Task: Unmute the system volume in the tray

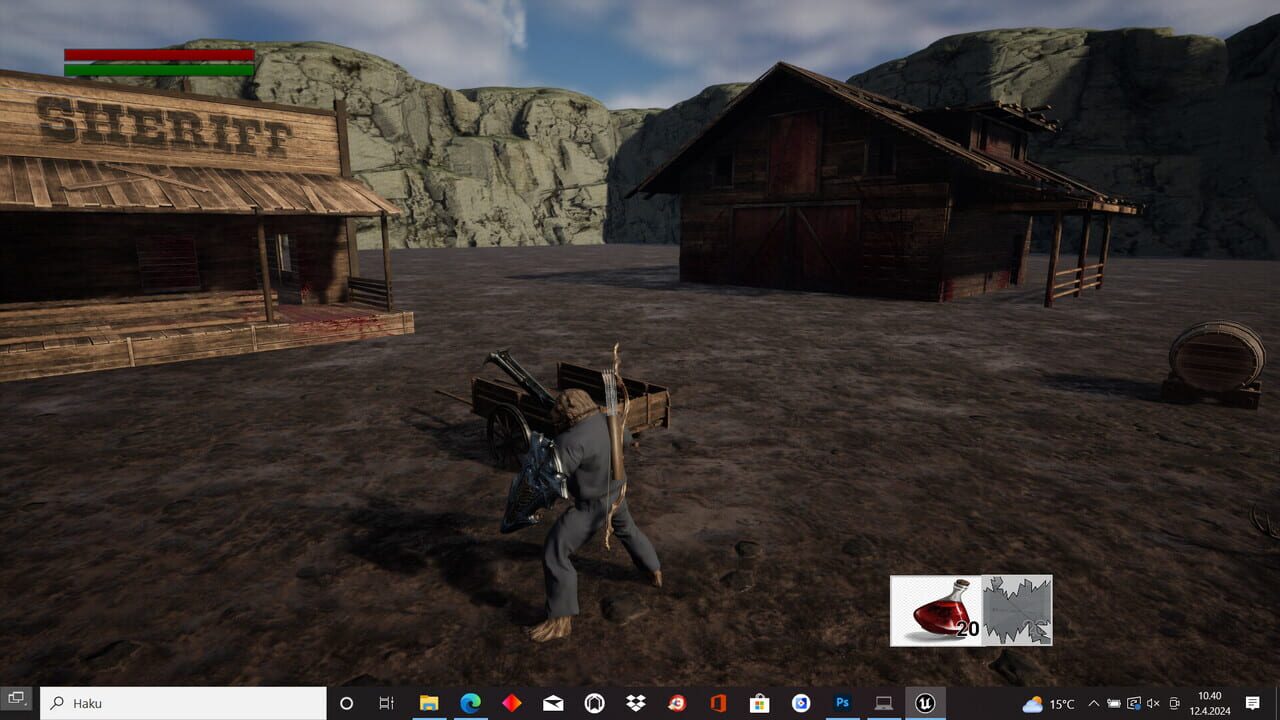Action: 1155,703
